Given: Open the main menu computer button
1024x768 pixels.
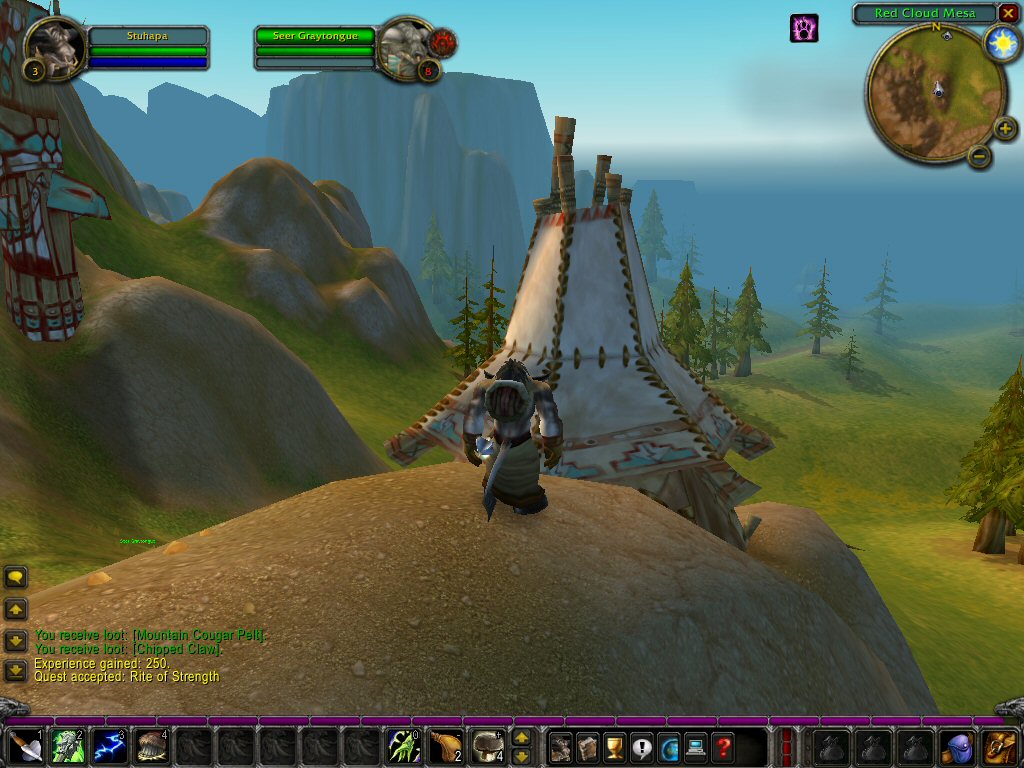Looking at the screenshot, I should [696, 747].
